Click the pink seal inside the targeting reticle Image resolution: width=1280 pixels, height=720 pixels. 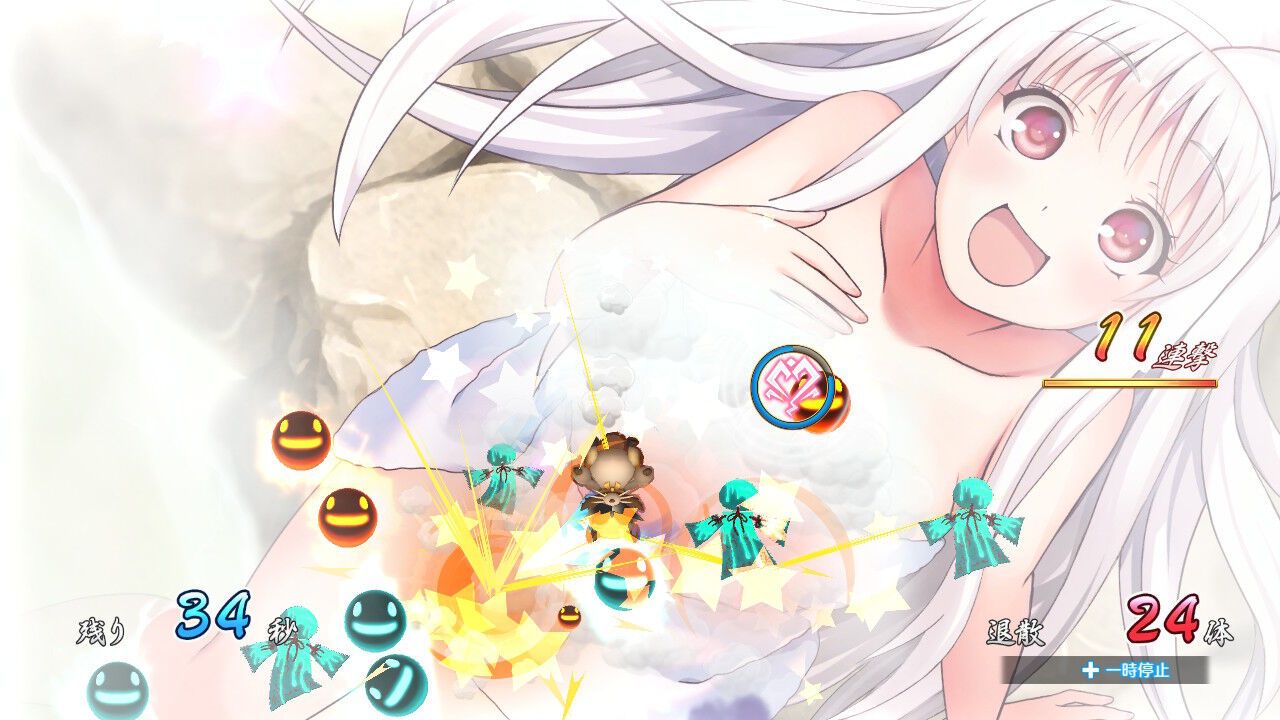[790, 385]
